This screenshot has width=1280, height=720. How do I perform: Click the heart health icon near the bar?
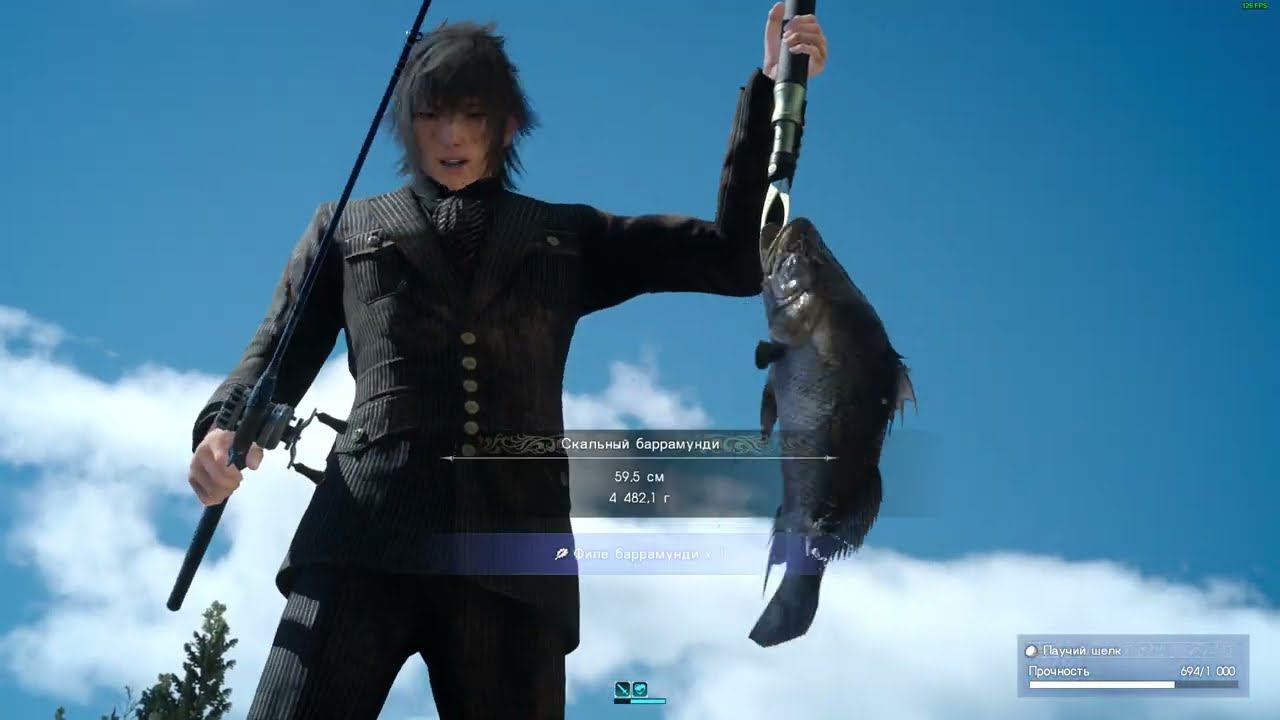pos(640,688)
